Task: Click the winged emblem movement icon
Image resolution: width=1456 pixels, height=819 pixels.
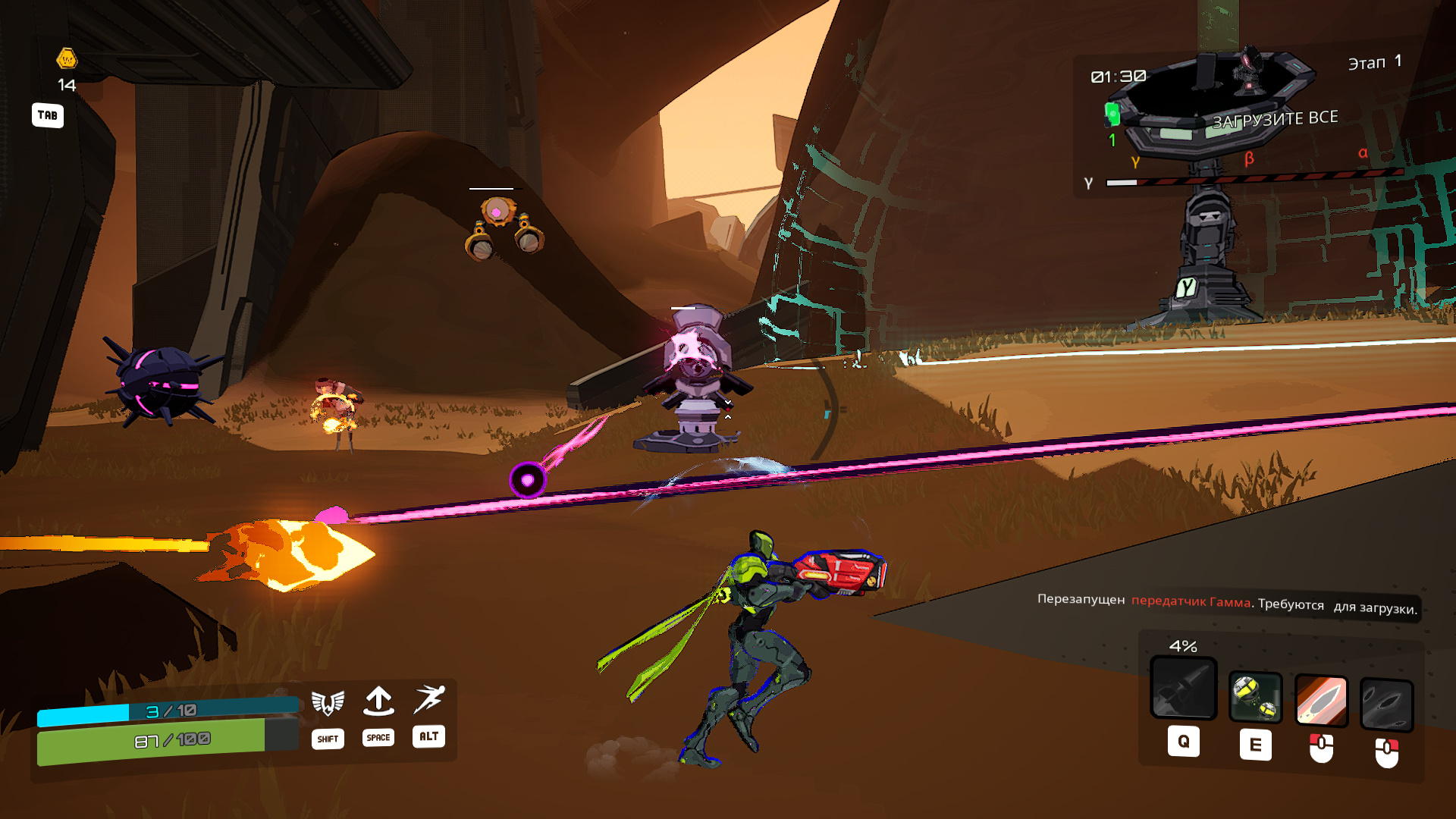Action: pyautogui.click(x=328, y=703)
